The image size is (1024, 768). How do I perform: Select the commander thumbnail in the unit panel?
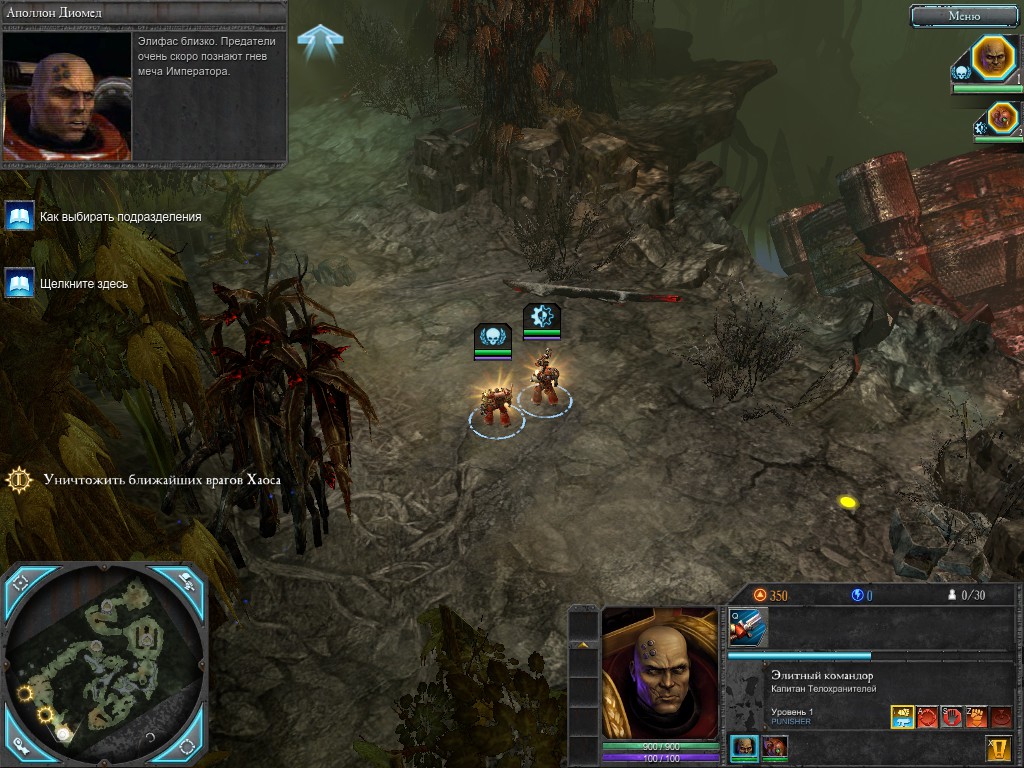pyautogui.click(x=743, y=747)
